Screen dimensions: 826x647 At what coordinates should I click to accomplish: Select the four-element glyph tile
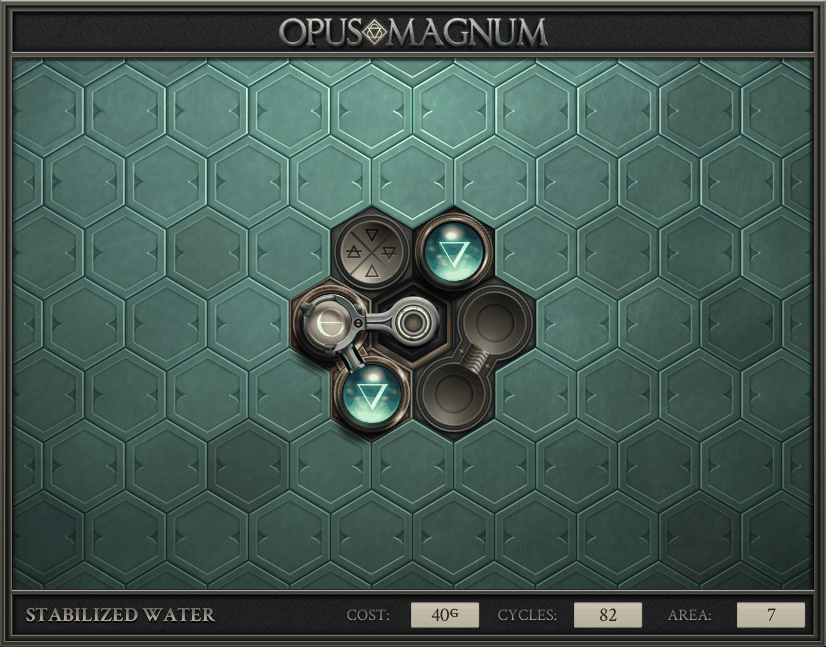[x=371, y=253]
